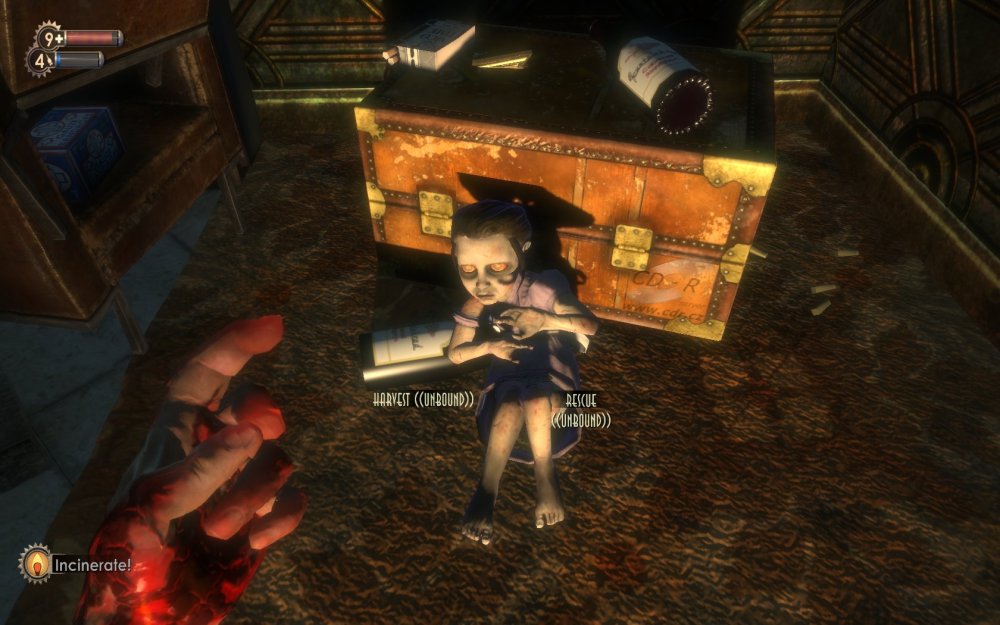This screenshot has width=1000, height=625.
Task: Select the Incinerate! plasmid icon
Action: coord(35,563)
